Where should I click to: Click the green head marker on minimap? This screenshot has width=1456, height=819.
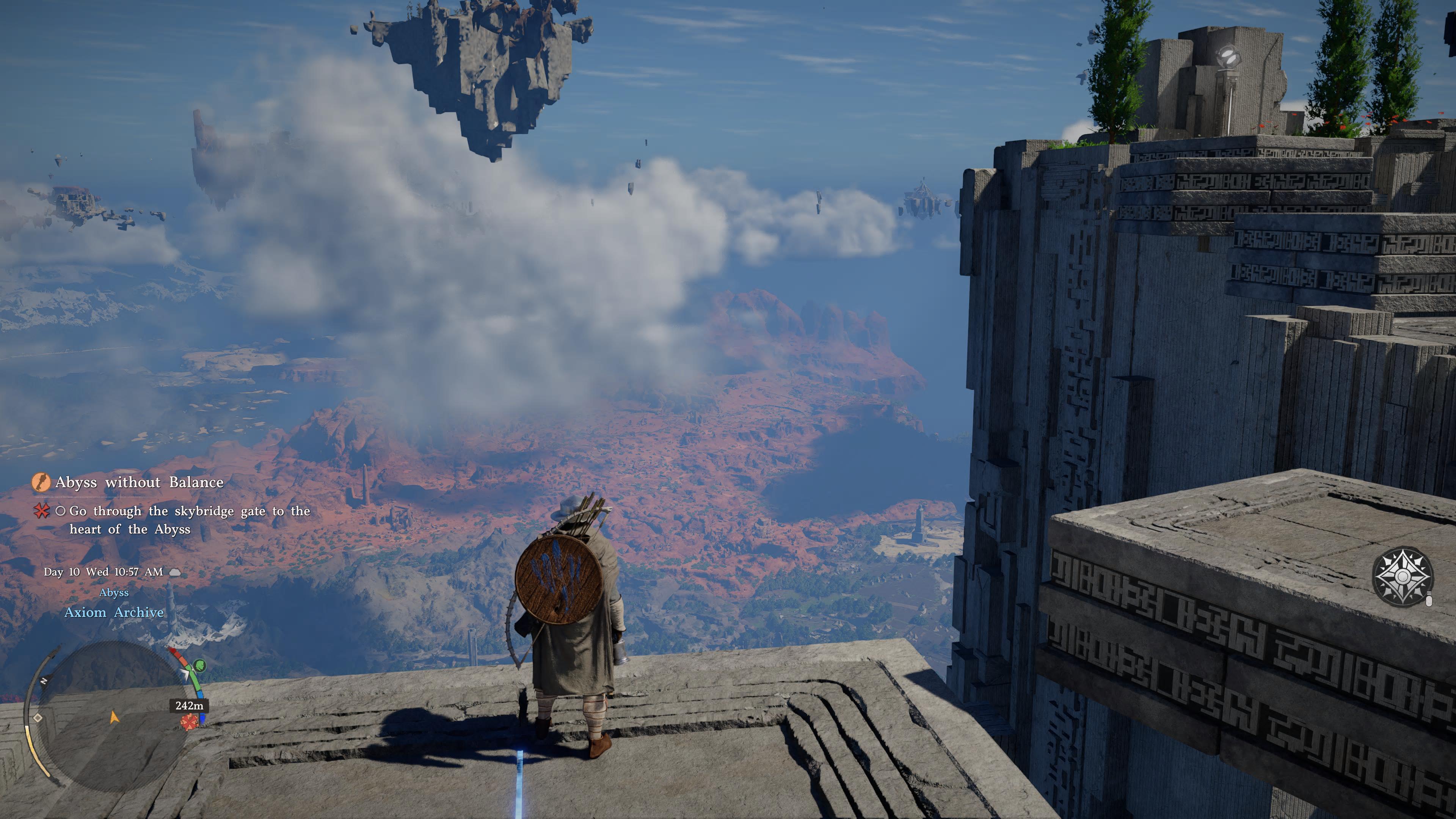[x=199, y=665]
